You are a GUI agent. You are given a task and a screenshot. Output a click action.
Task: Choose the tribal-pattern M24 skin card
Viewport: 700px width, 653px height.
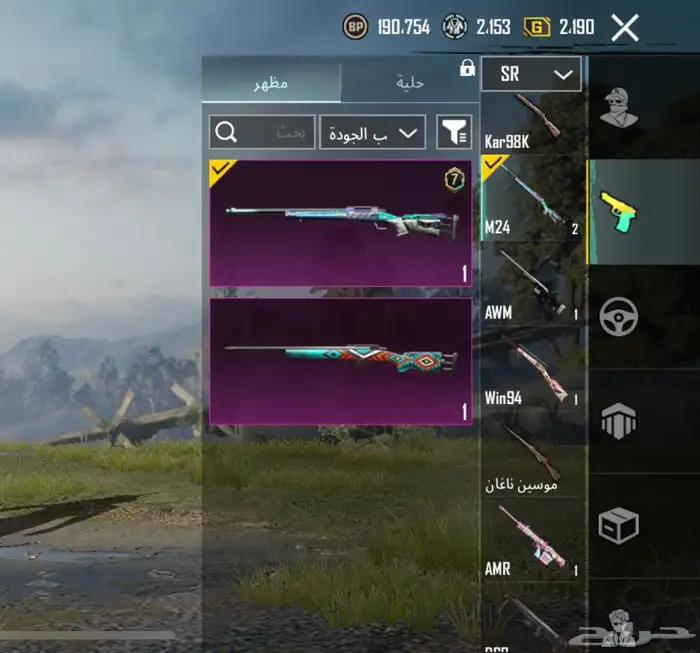340,361
